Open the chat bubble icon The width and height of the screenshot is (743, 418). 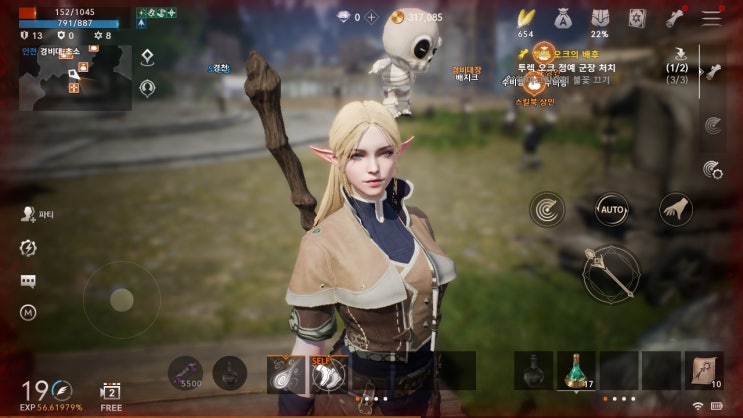pos(28,282)
